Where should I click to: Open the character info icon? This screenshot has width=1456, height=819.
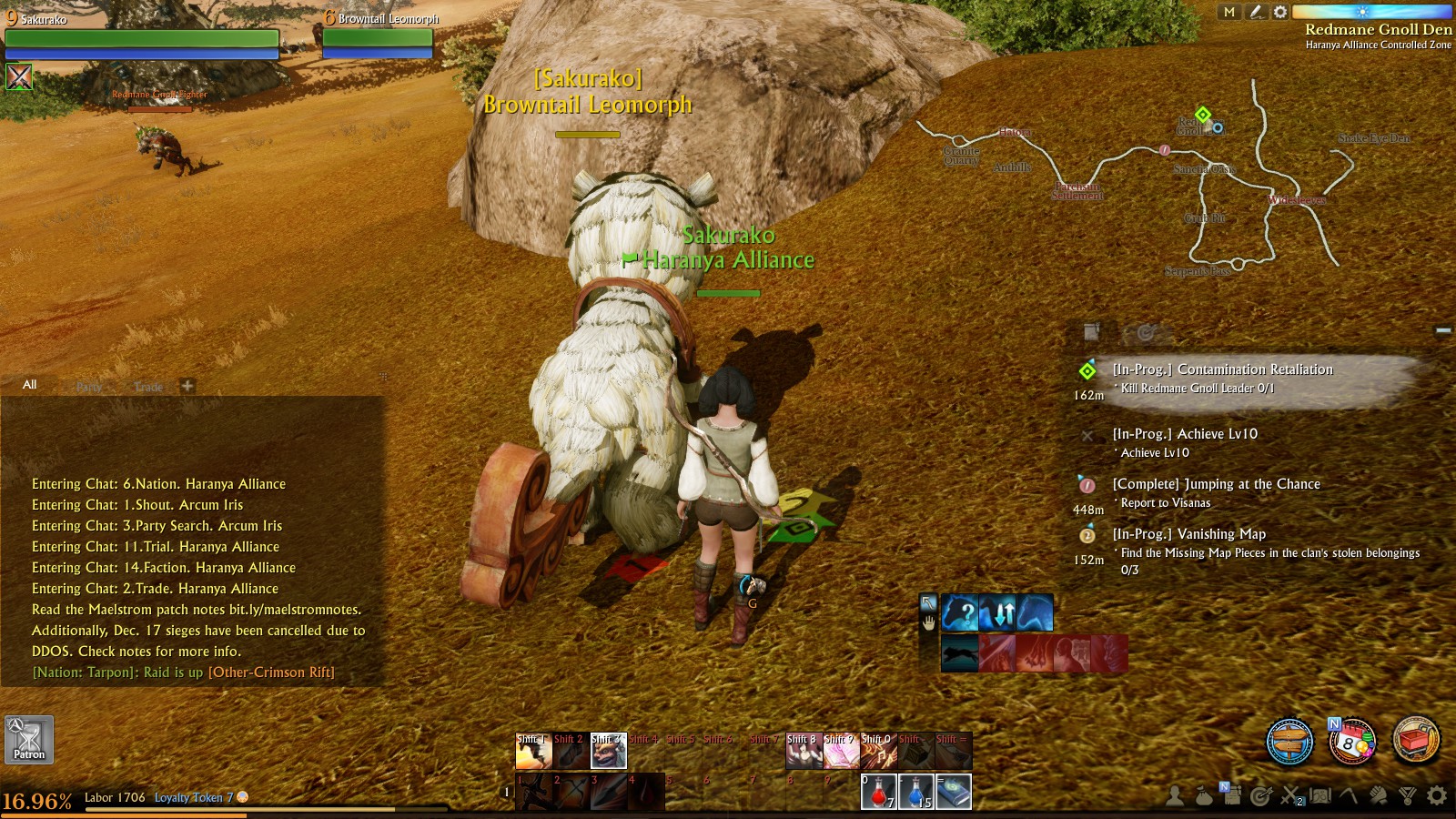tap(1174, 796)
